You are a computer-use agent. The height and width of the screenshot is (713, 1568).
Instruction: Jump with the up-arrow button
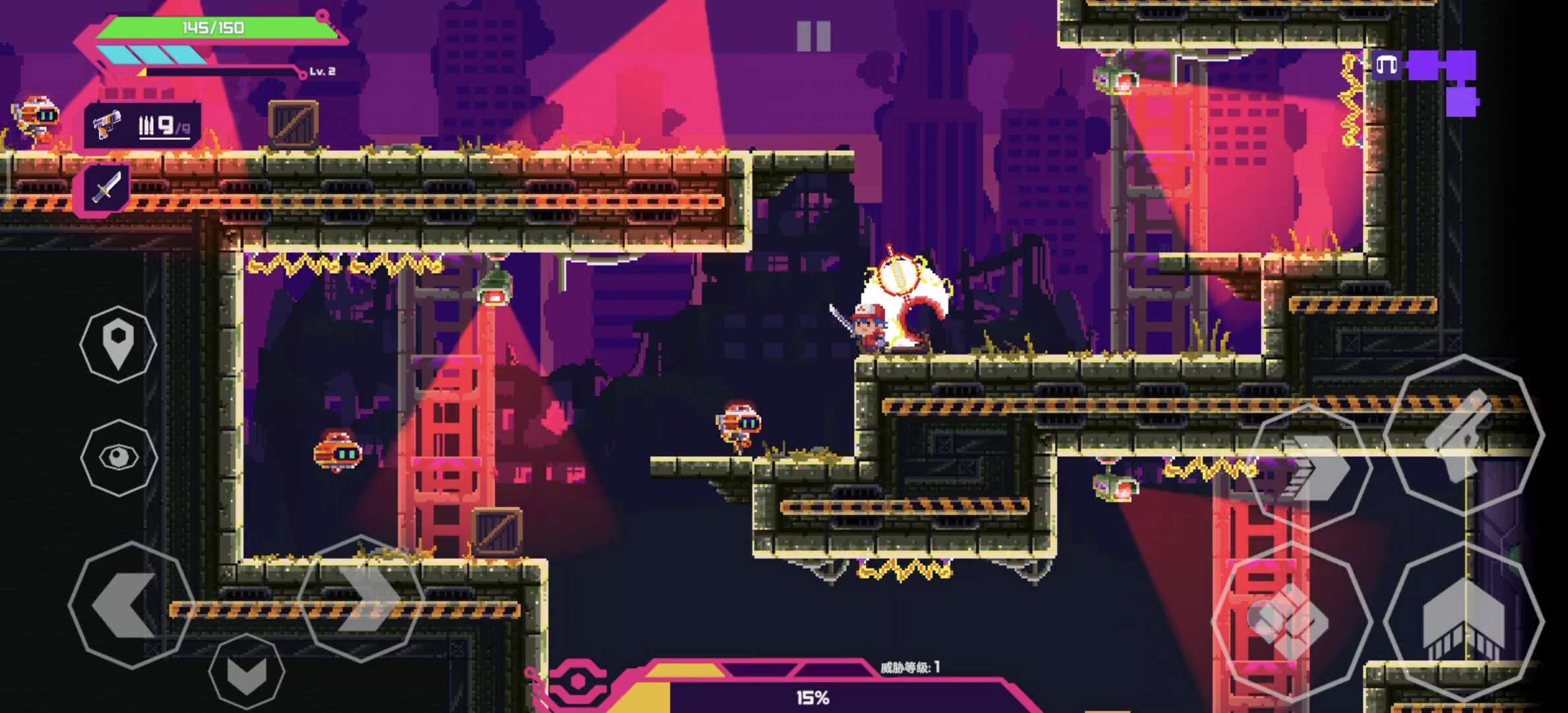click(1463, 621)
